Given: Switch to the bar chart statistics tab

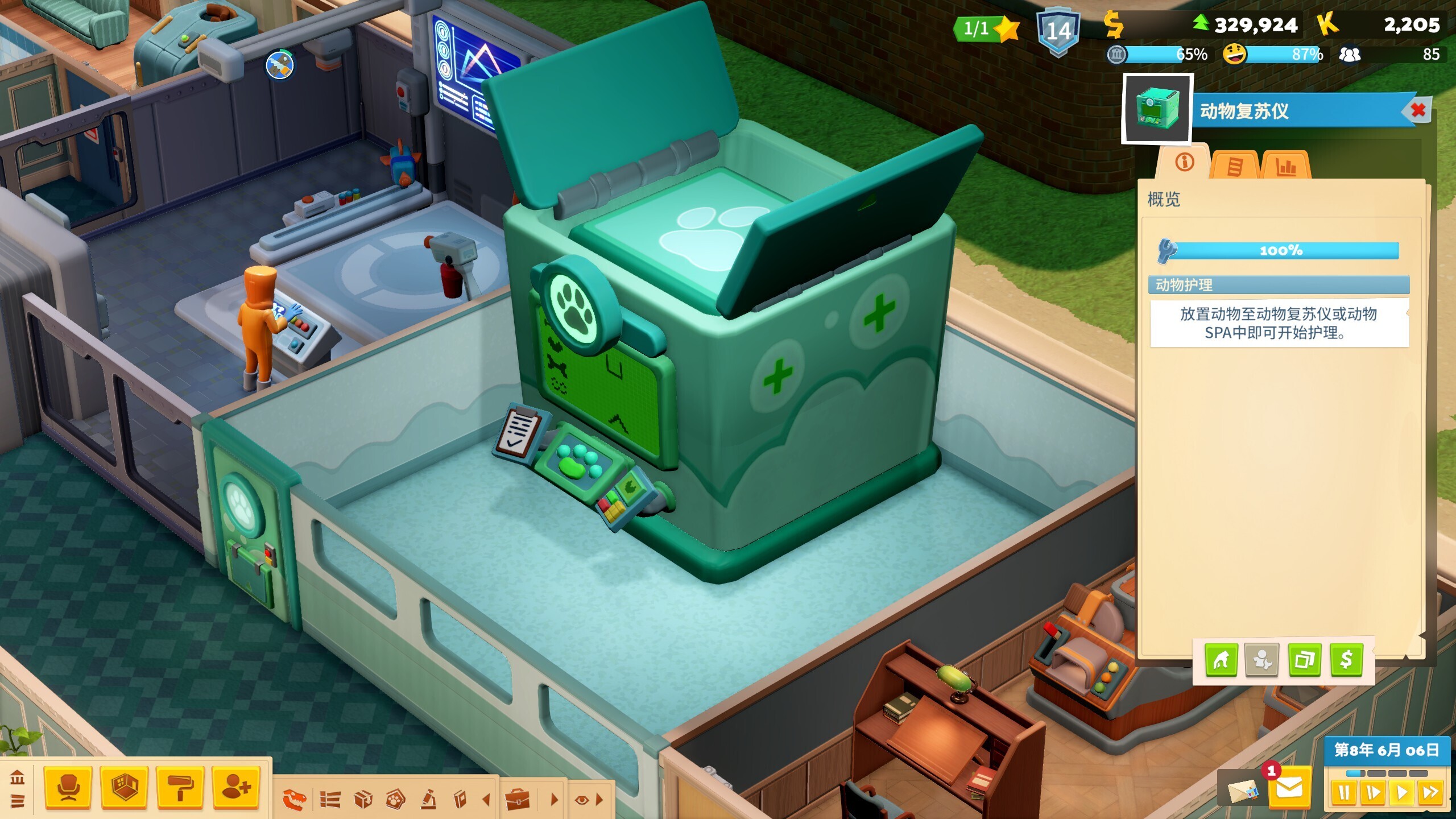Looking at the screenshot, I should [x=1286, y=167].
